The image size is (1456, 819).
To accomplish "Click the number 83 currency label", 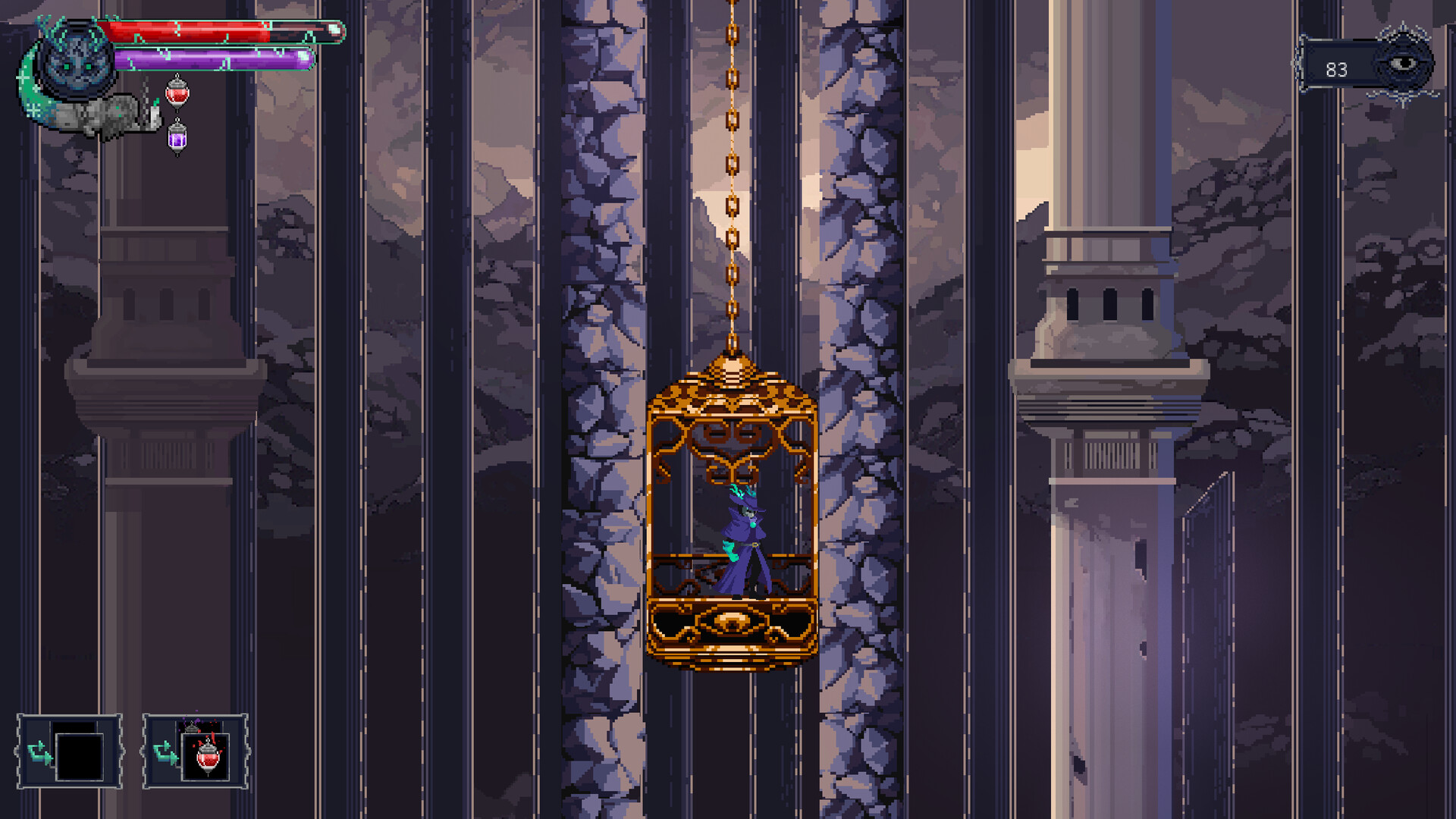I will click(x=1337, y=71).
